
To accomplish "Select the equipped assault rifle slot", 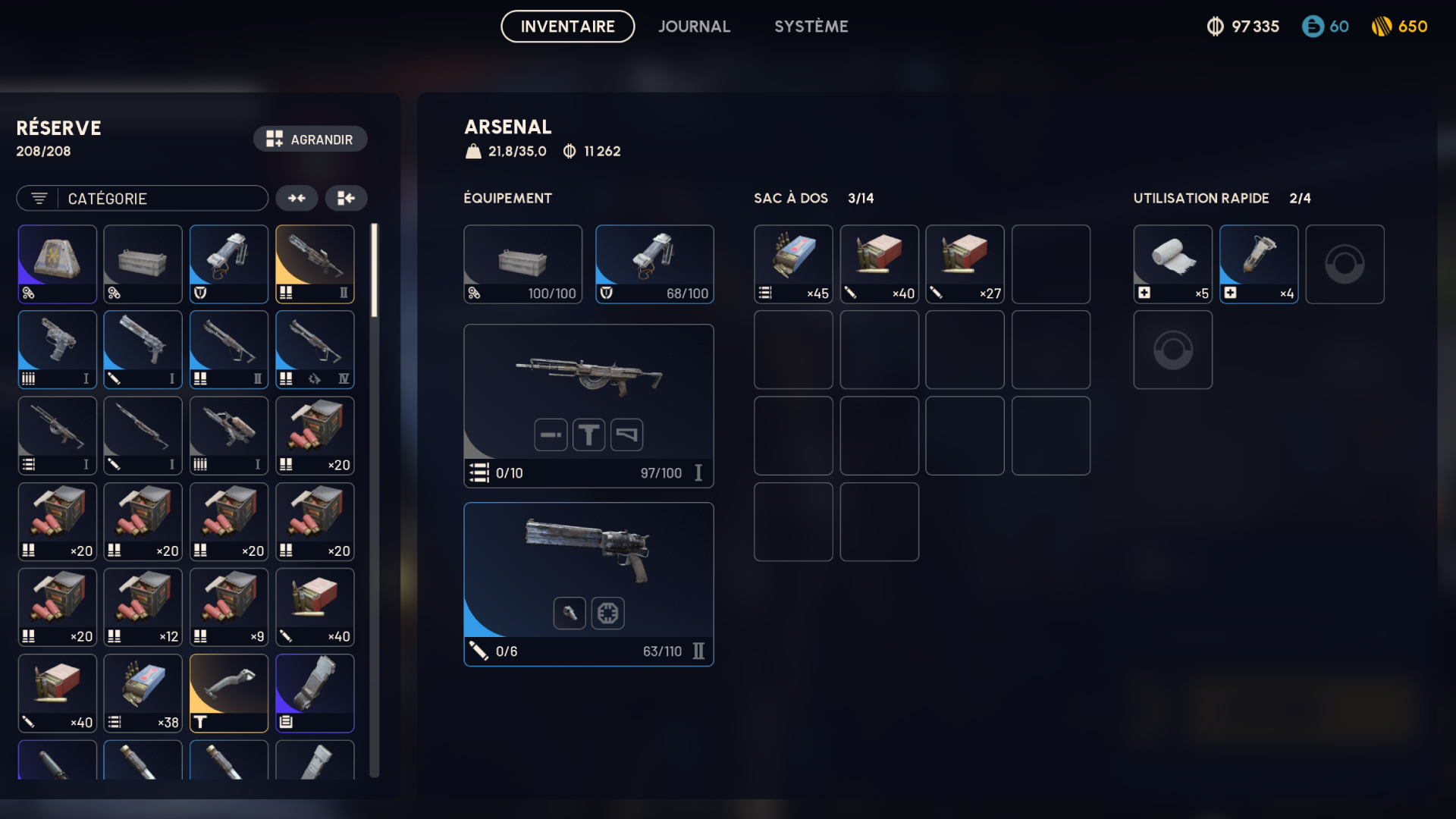I will (588, 379).
